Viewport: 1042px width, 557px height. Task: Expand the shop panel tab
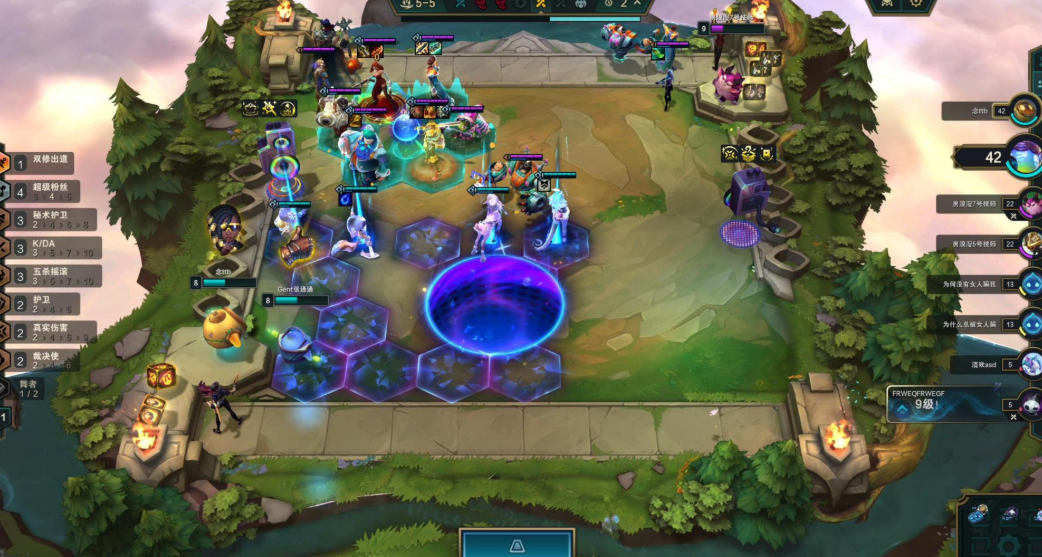[516, 544]
